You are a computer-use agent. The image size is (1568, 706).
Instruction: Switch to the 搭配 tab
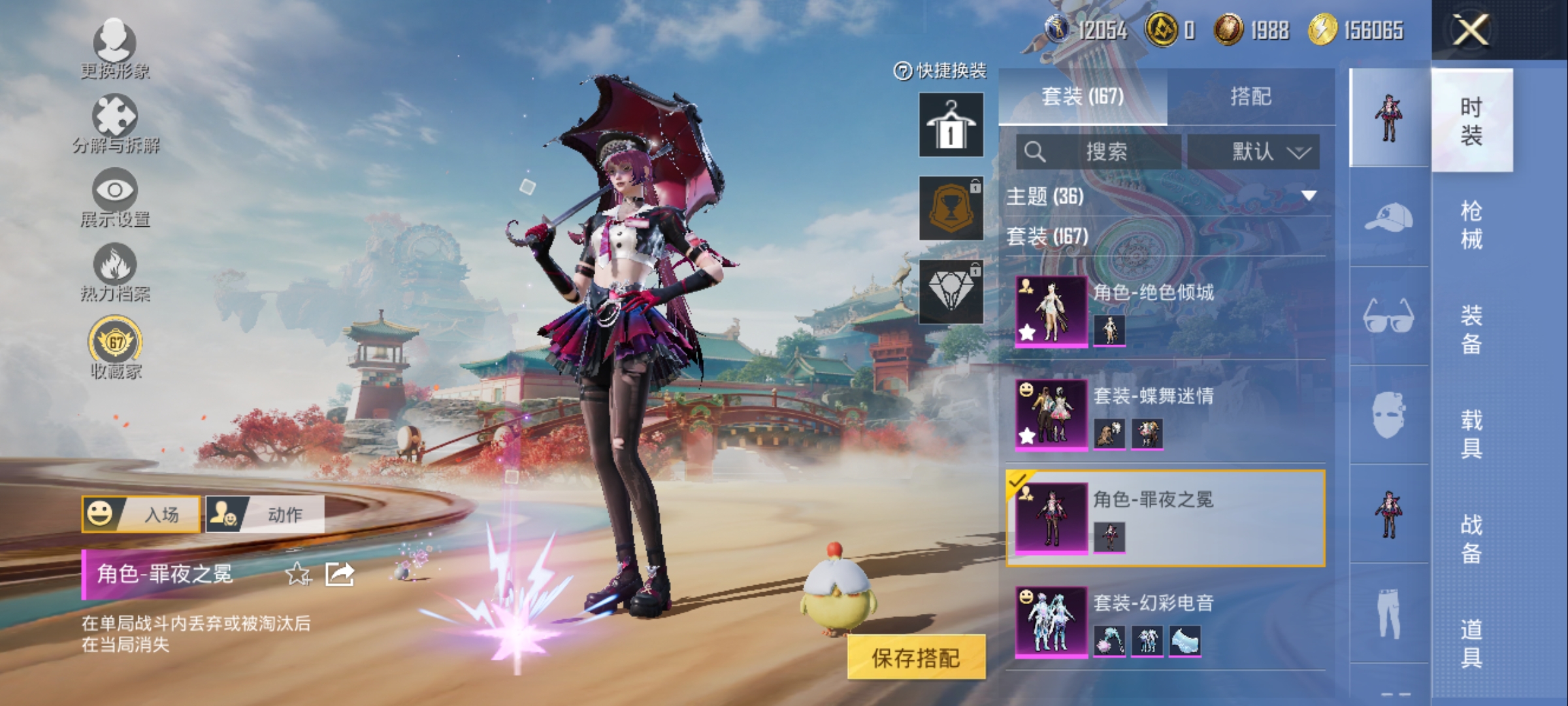(1250, 97)
